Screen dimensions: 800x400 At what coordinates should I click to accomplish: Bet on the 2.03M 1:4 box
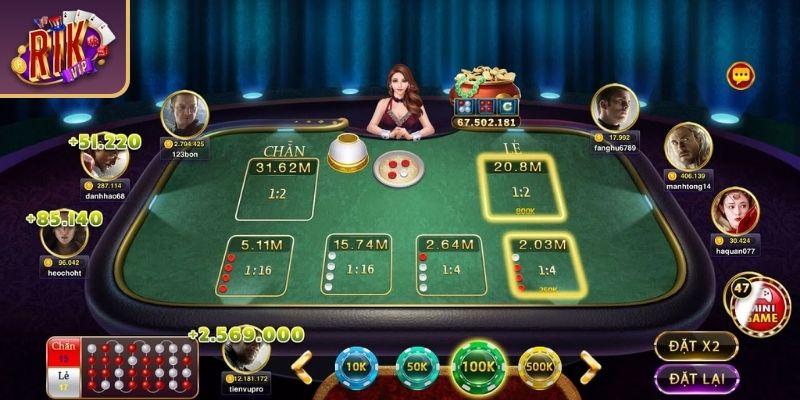[x=540, y=265]
